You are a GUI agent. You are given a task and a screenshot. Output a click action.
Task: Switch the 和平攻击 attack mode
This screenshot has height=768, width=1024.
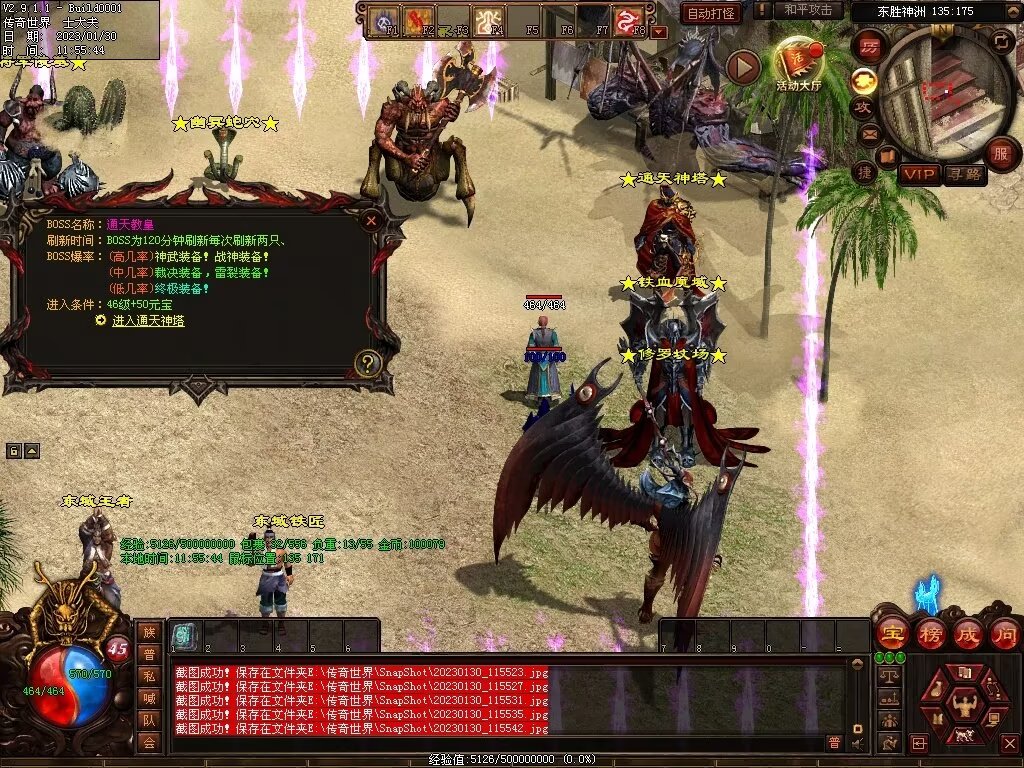tap(808, 10)
